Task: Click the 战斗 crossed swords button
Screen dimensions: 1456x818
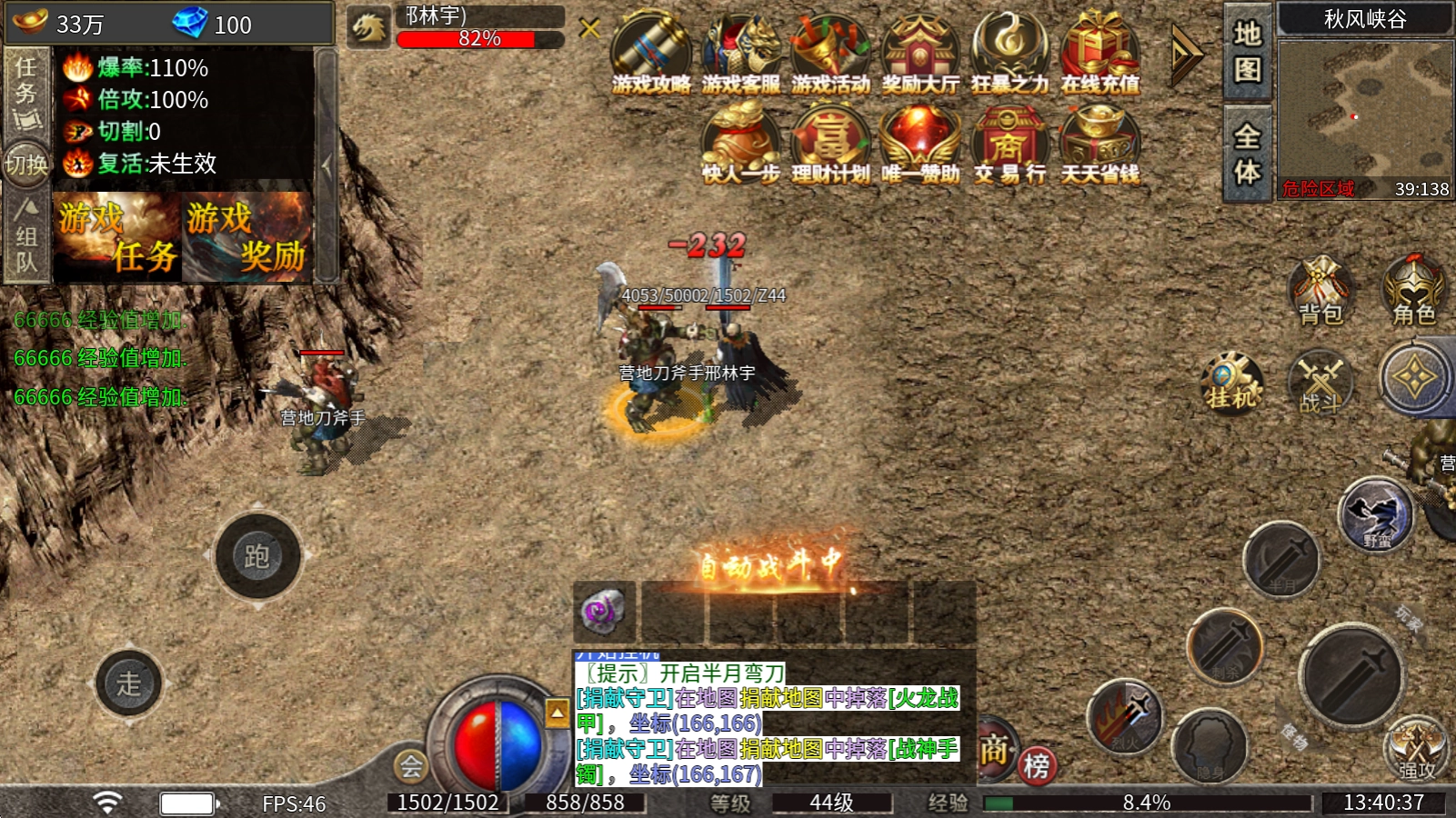Action: click(1320, 382)
